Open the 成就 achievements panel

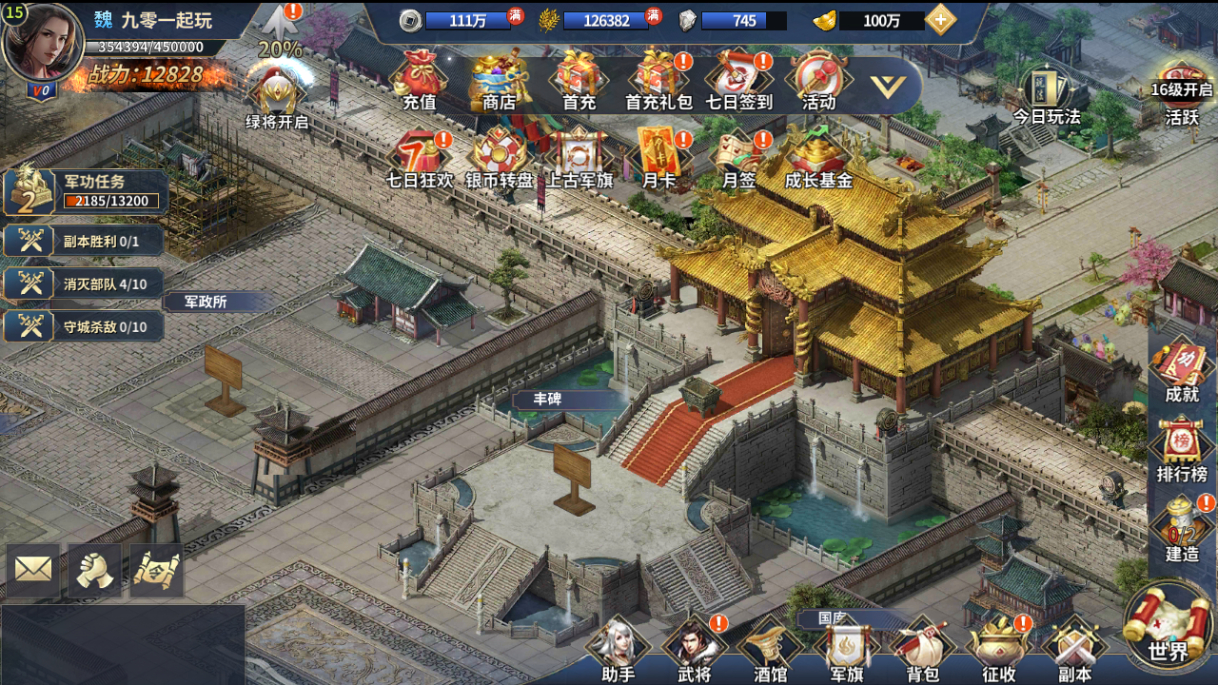1182,370
